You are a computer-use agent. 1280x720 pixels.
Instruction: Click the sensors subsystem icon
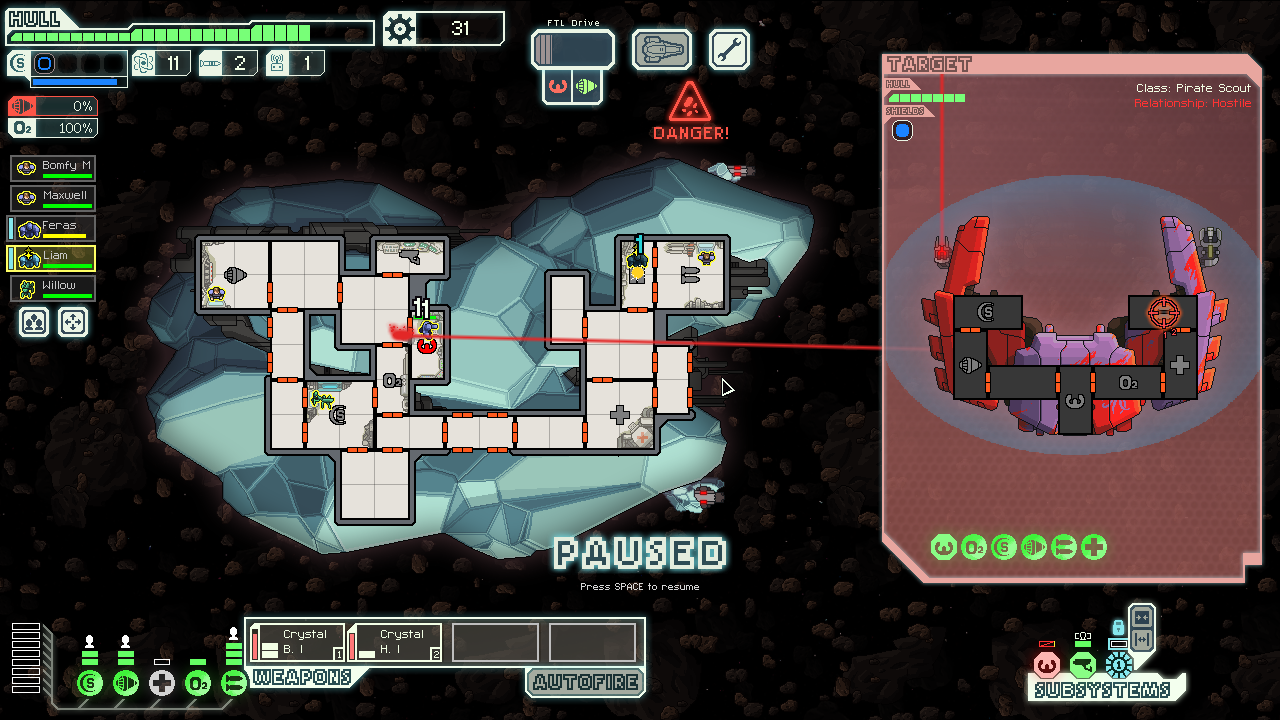[x=1082, y=664]
